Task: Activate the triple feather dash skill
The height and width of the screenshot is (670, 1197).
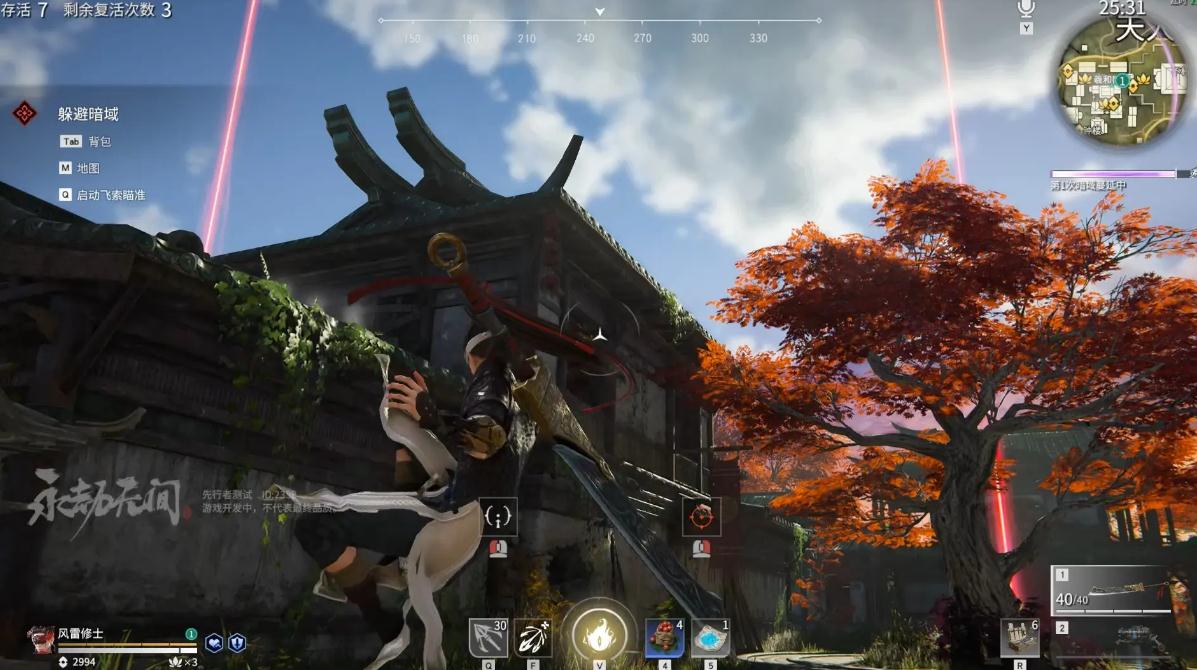Action: [534, 637]
